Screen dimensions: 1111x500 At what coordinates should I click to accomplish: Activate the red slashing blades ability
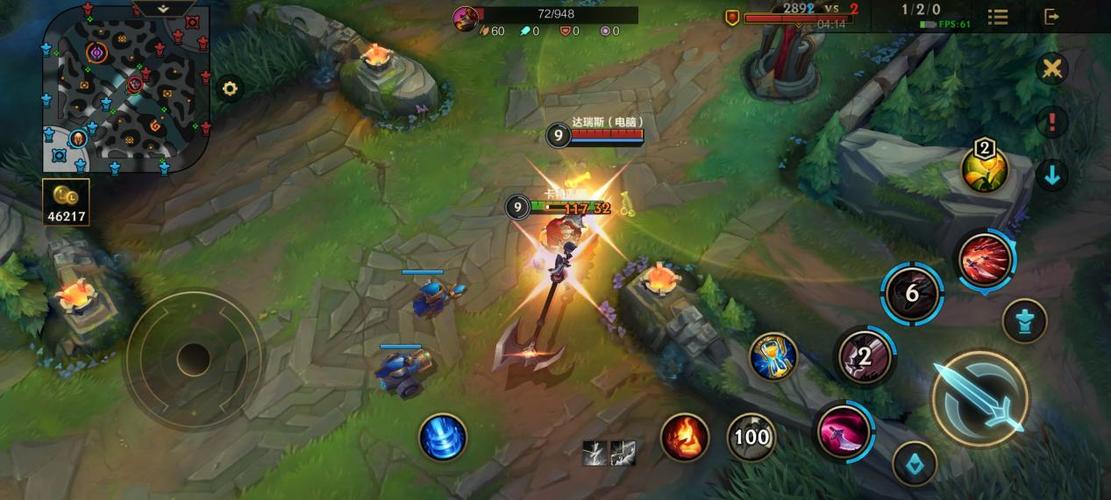click(x=985, y=260)
